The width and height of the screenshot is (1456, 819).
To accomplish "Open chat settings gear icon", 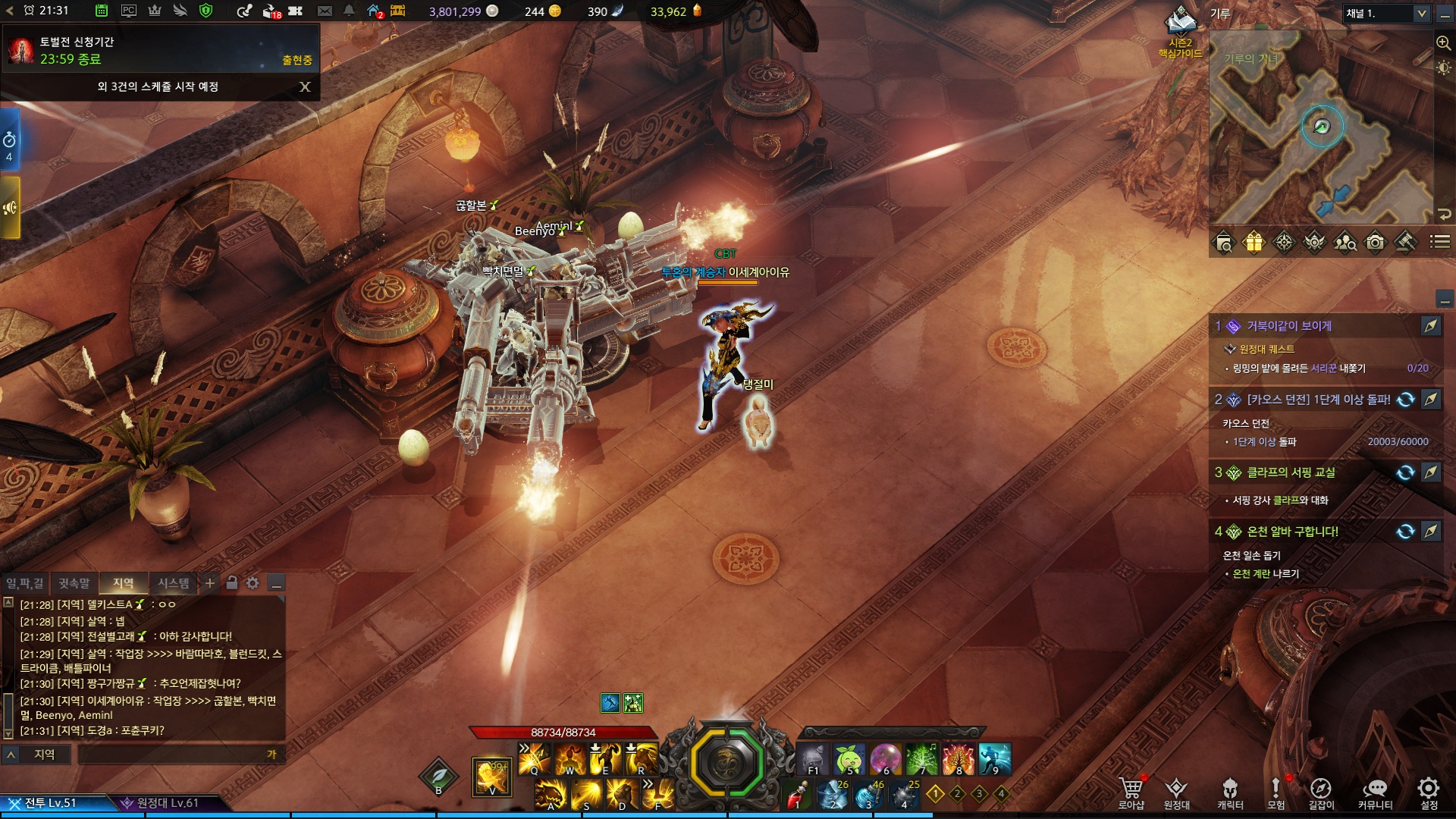I will pos(253,583).
